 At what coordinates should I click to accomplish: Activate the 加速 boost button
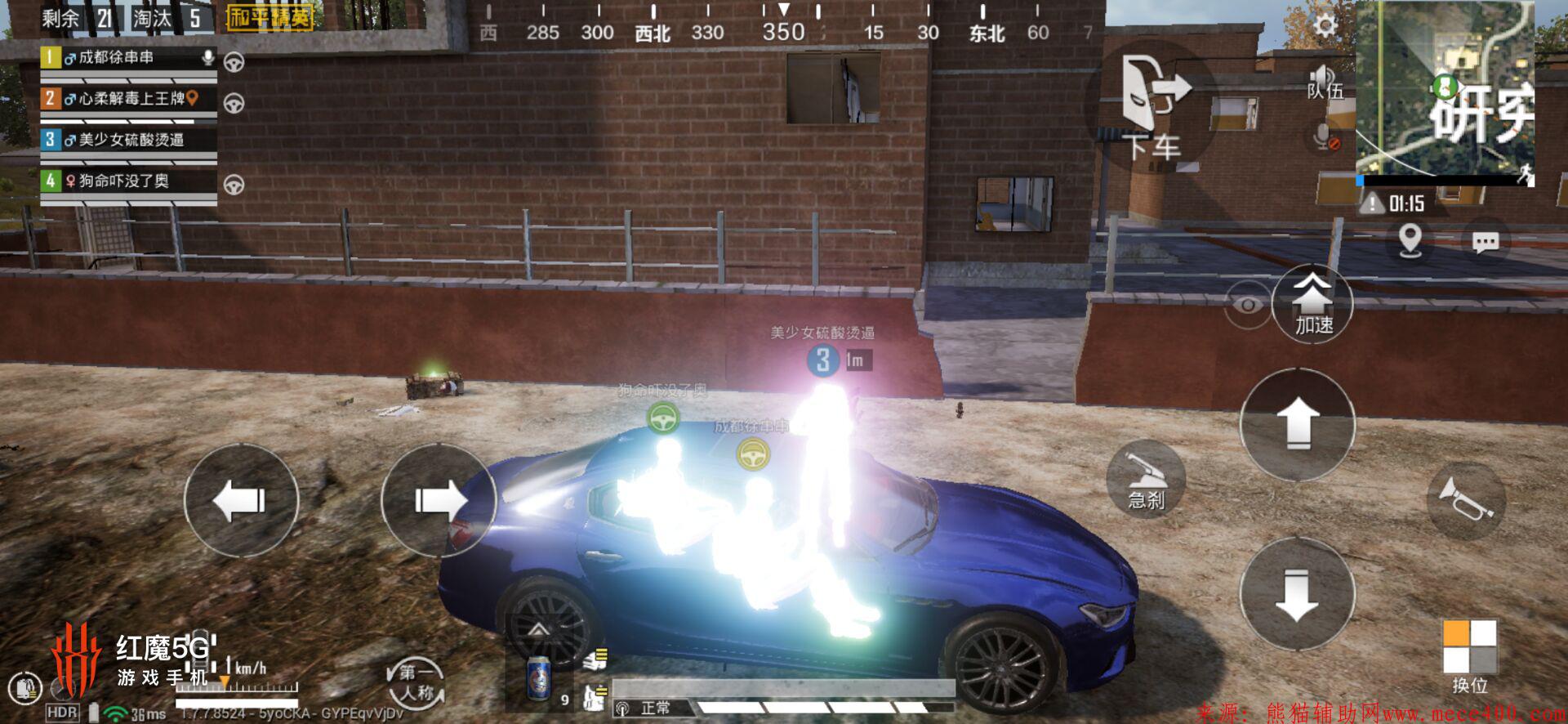1312,304
